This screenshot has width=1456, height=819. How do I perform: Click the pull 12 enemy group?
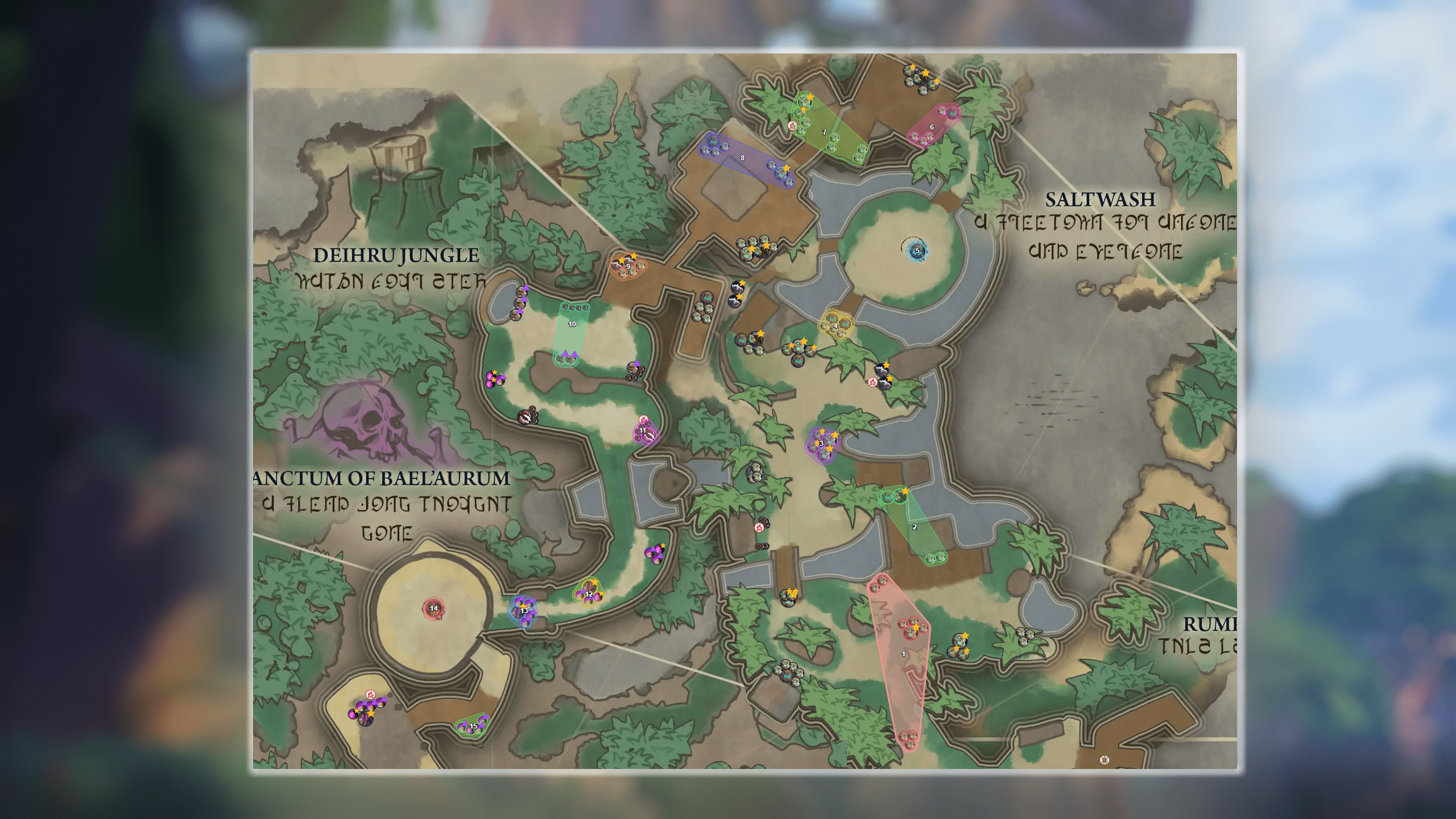[589, 594]
